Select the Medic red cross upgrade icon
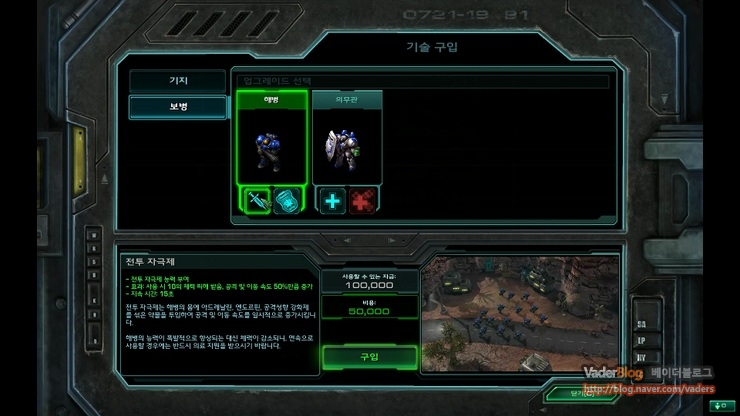Viewport: 740px width, 416px height. 363,200
